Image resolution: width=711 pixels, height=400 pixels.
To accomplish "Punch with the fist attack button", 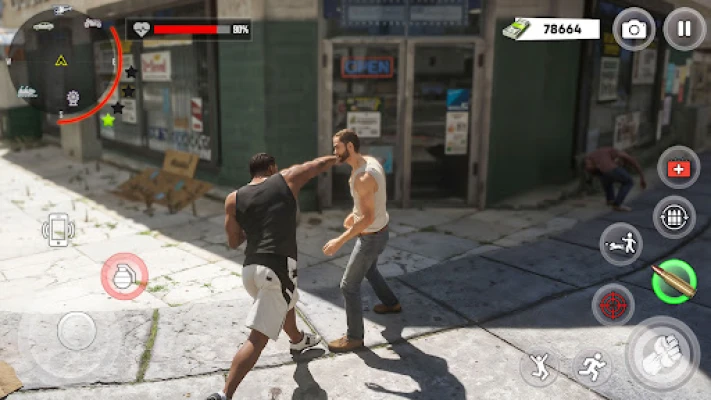I will point(661,355).
